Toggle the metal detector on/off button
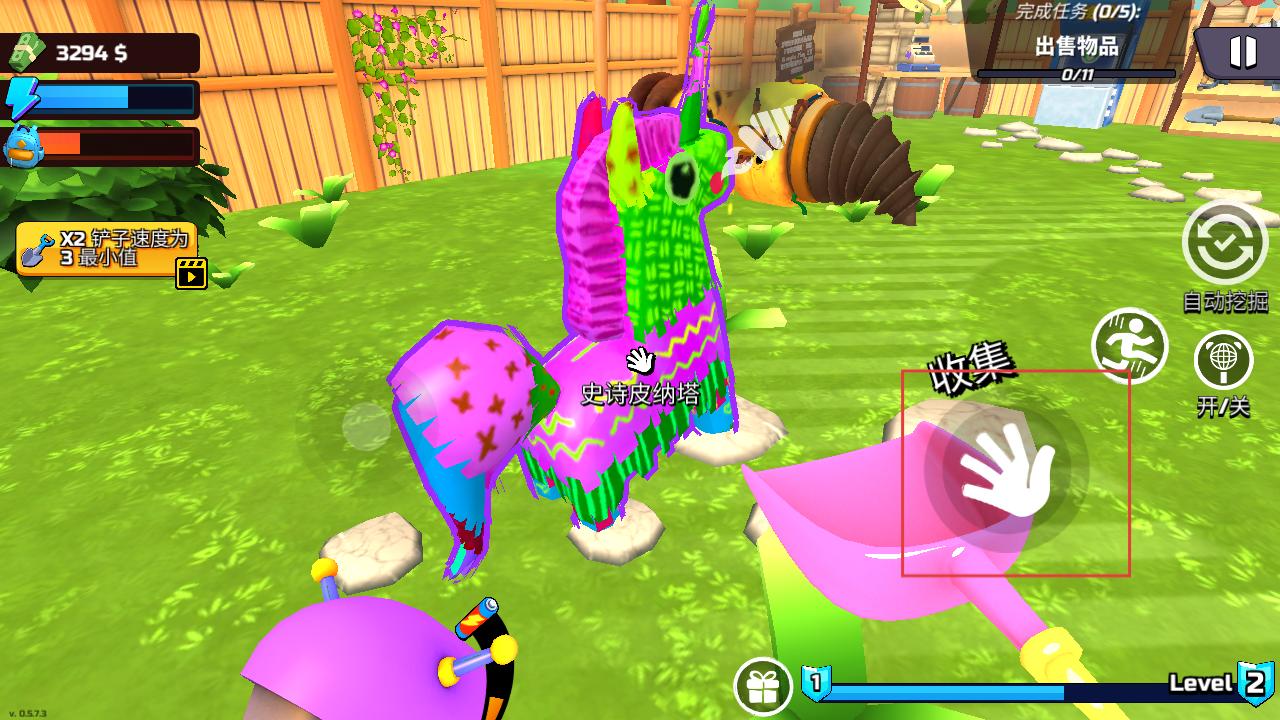1280x720 pixels. [x=1223, y=361]
